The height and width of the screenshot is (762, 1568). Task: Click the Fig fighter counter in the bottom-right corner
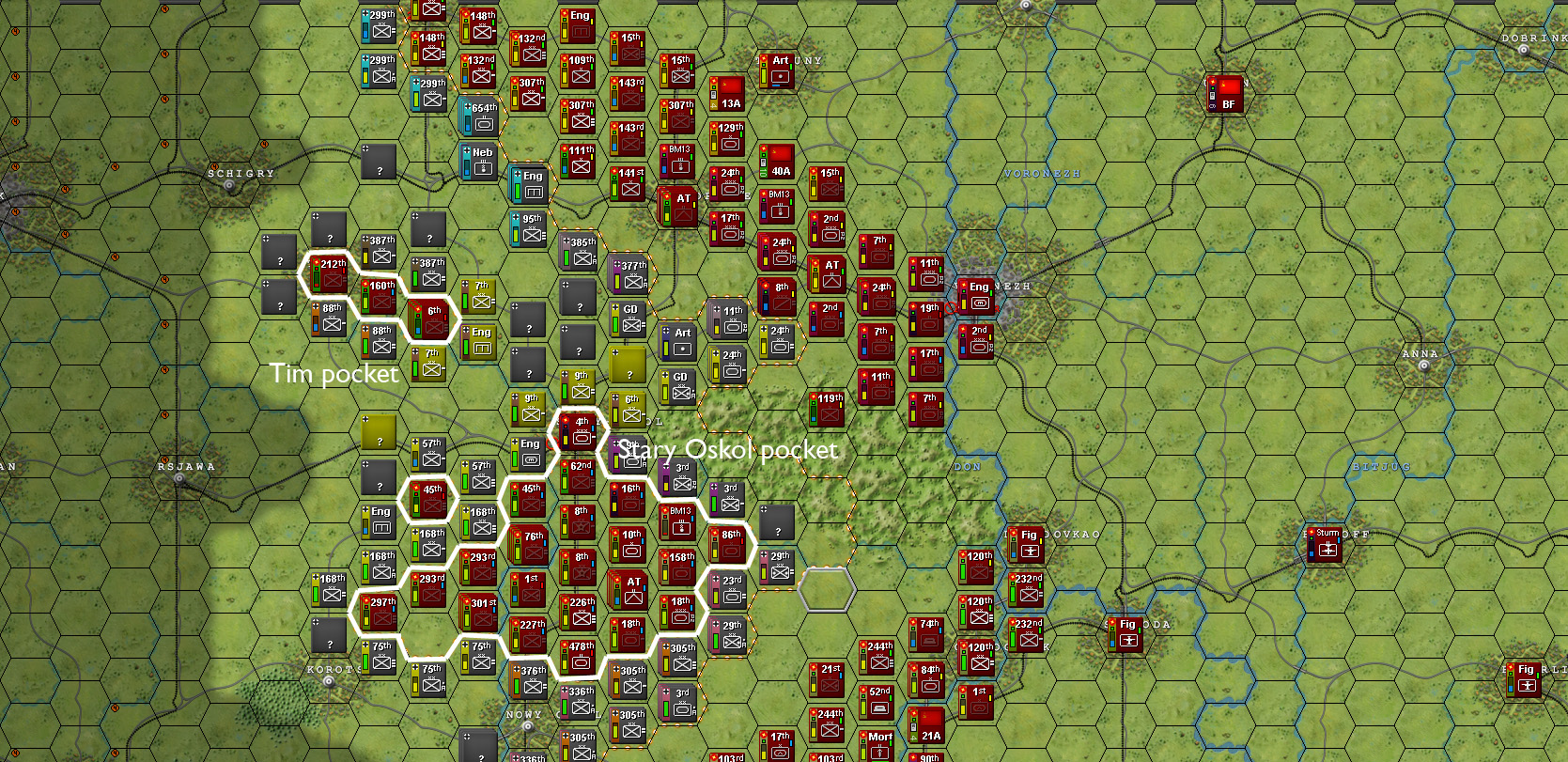[1526, 678]
